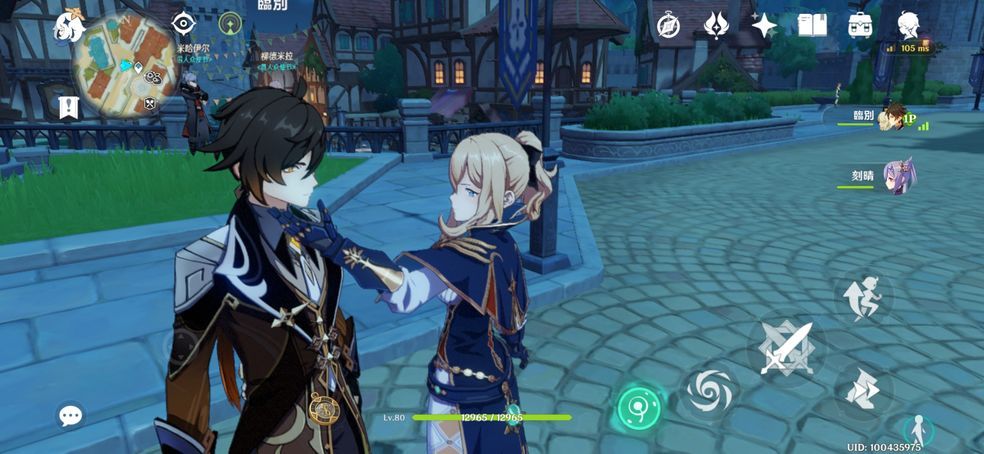Open the battle pass emblem icon

[x=716, y=25]
